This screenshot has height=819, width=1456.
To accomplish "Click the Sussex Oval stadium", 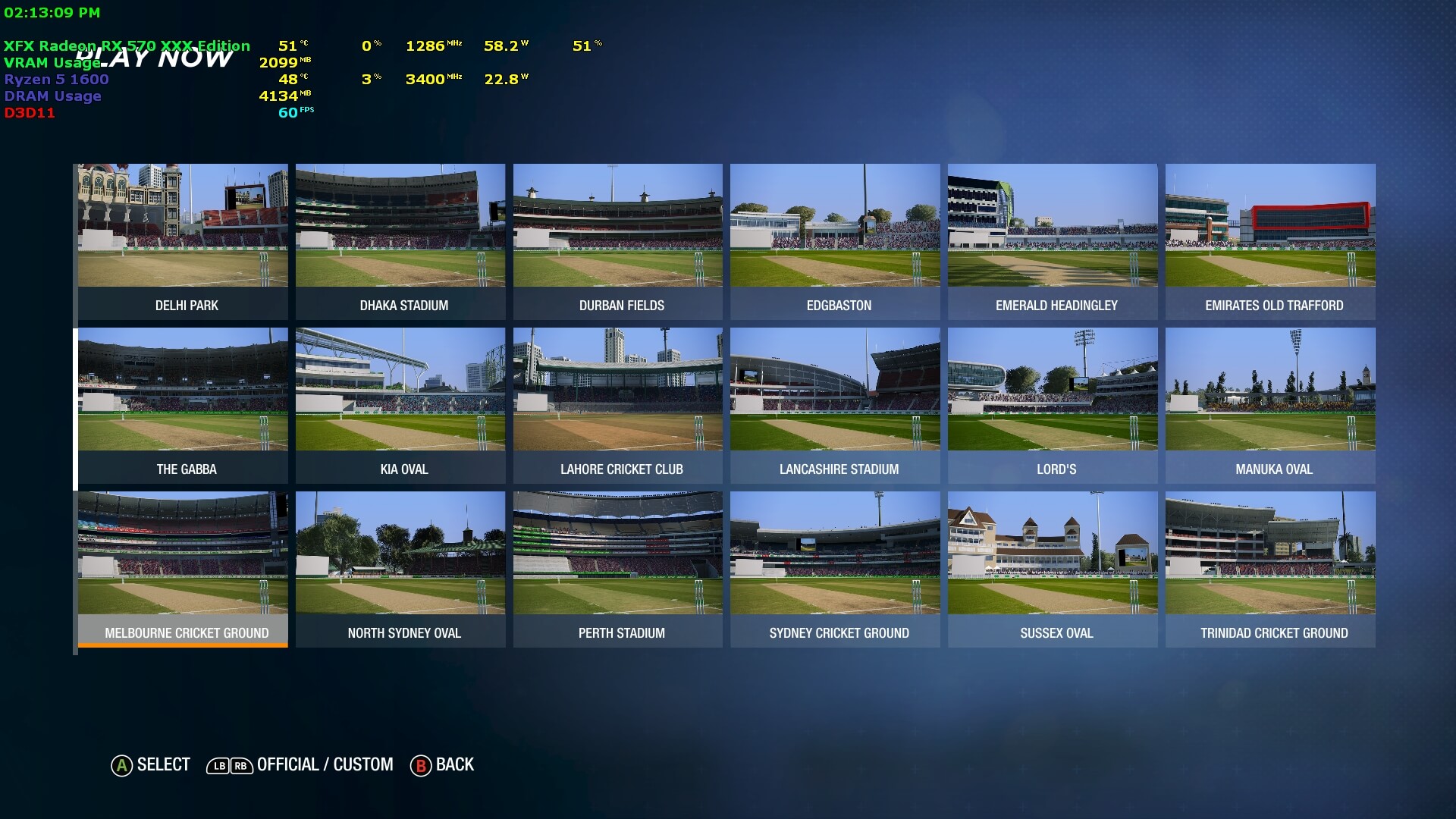I will [x=1053, y=569].
